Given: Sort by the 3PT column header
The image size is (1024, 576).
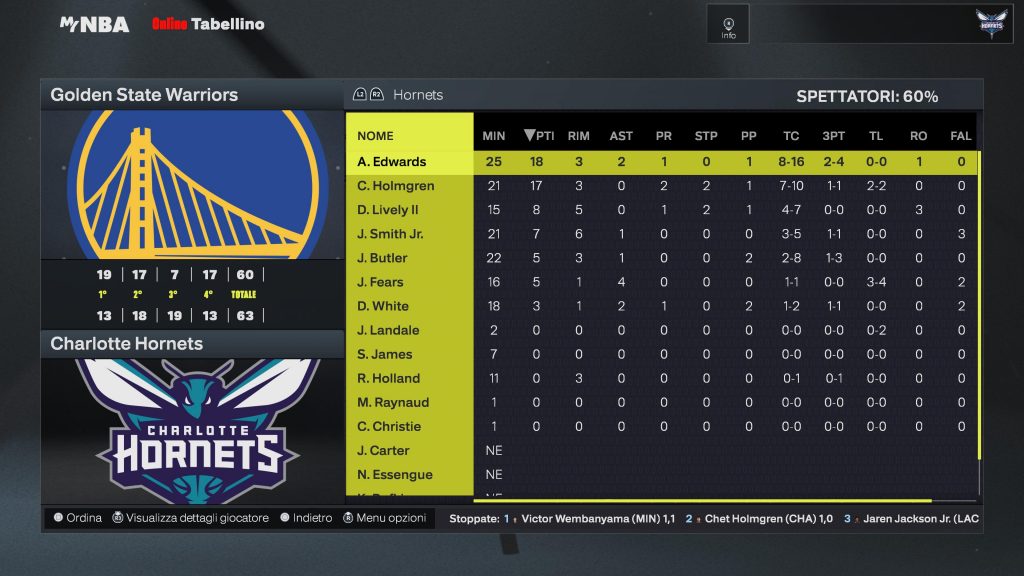Looking at the screenshot, I should [x=833, y=136].
